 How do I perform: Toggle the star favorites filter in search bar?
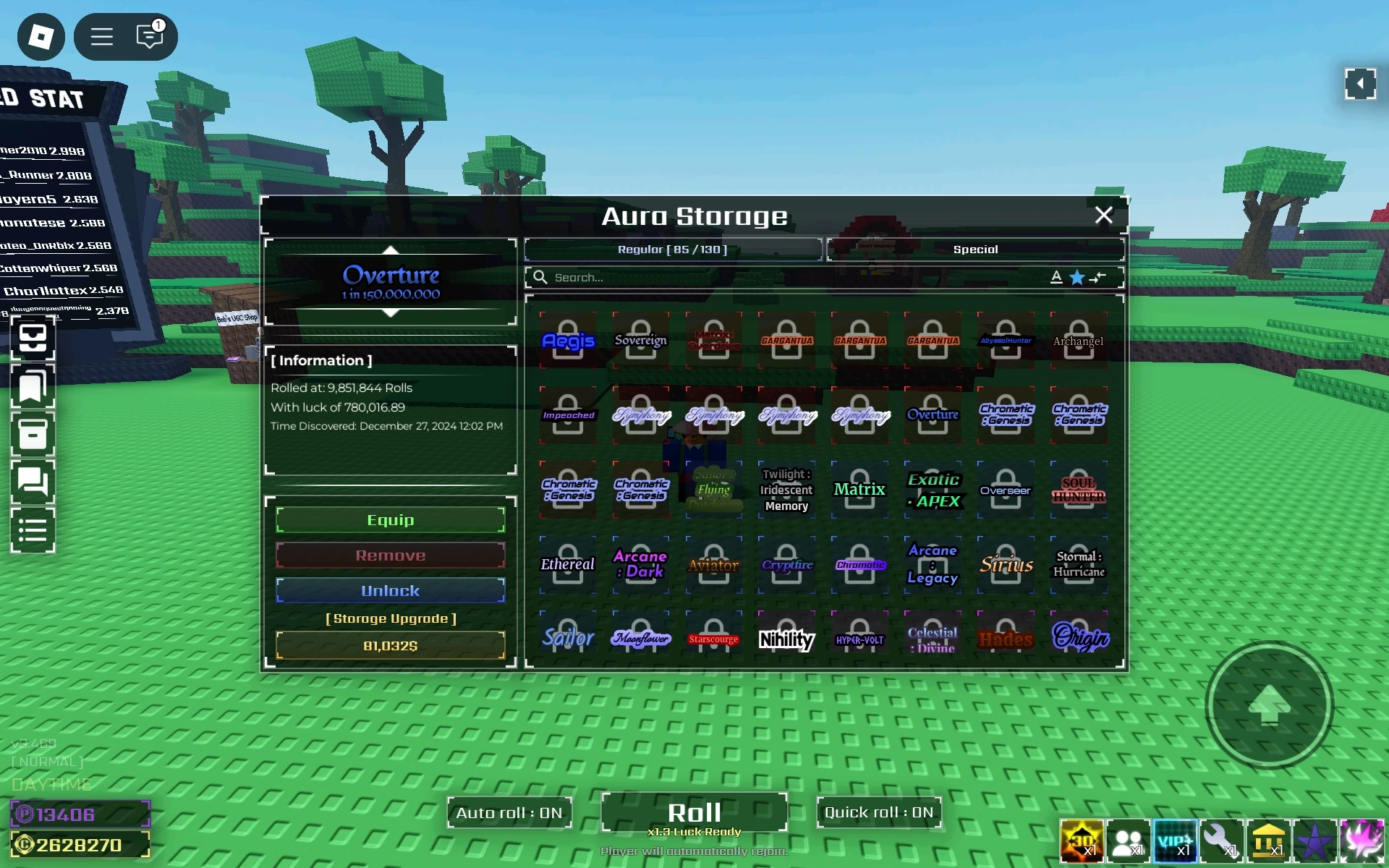pyautogui.click(x=1076, y=277)
